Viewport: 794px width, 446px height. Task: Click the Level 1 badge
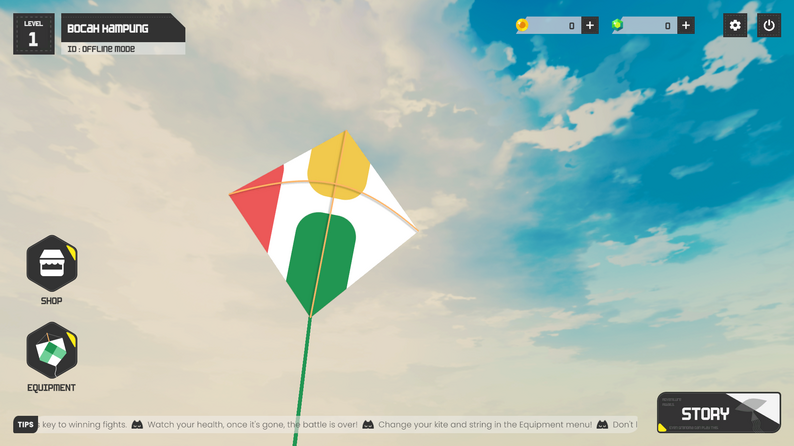point(33,34)
